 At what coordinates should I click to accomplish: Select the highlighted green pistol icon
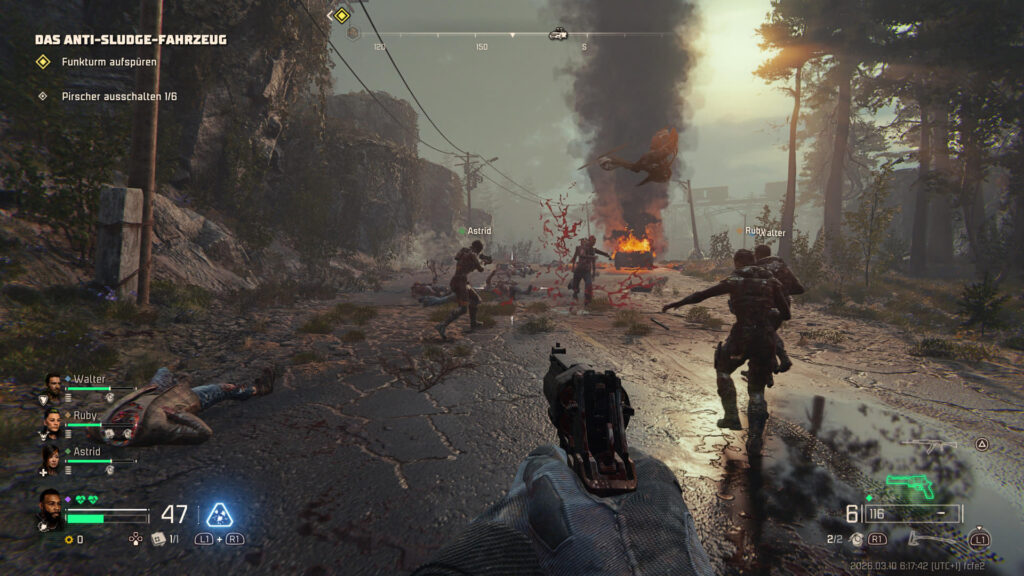pyautogui.click(x=911, y=485)
